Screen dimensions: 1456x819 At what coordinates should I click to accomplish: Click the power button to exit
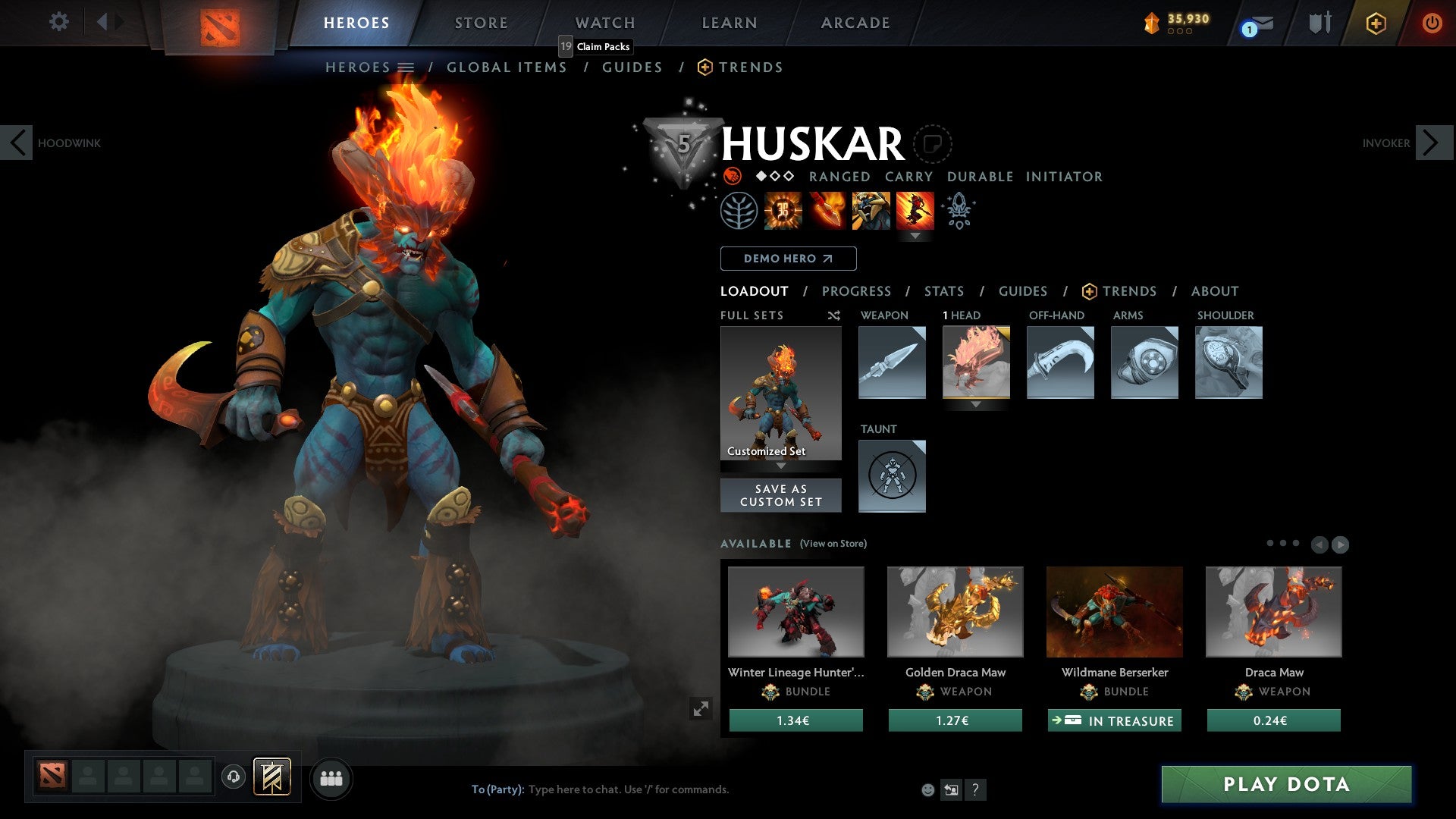click(1432, 23)
